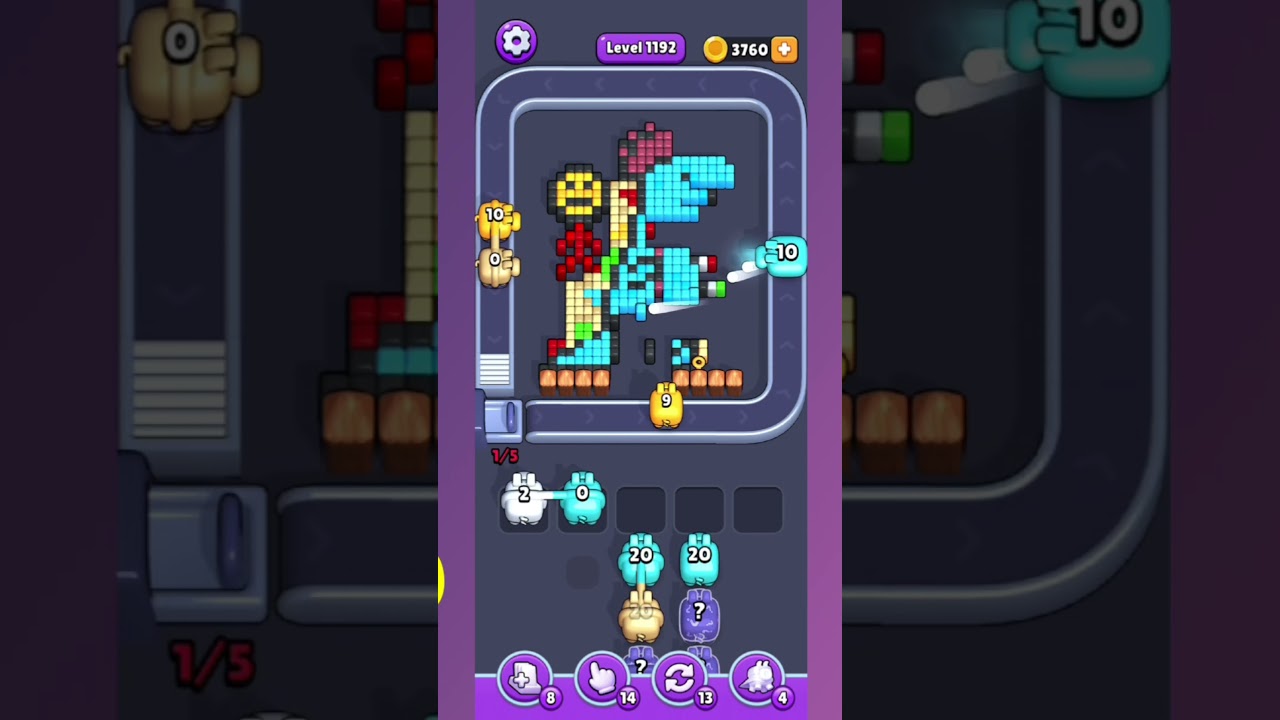Tap the vacuum power-up with 4 charges
The image size is (1280, 720).
point(758,678)
